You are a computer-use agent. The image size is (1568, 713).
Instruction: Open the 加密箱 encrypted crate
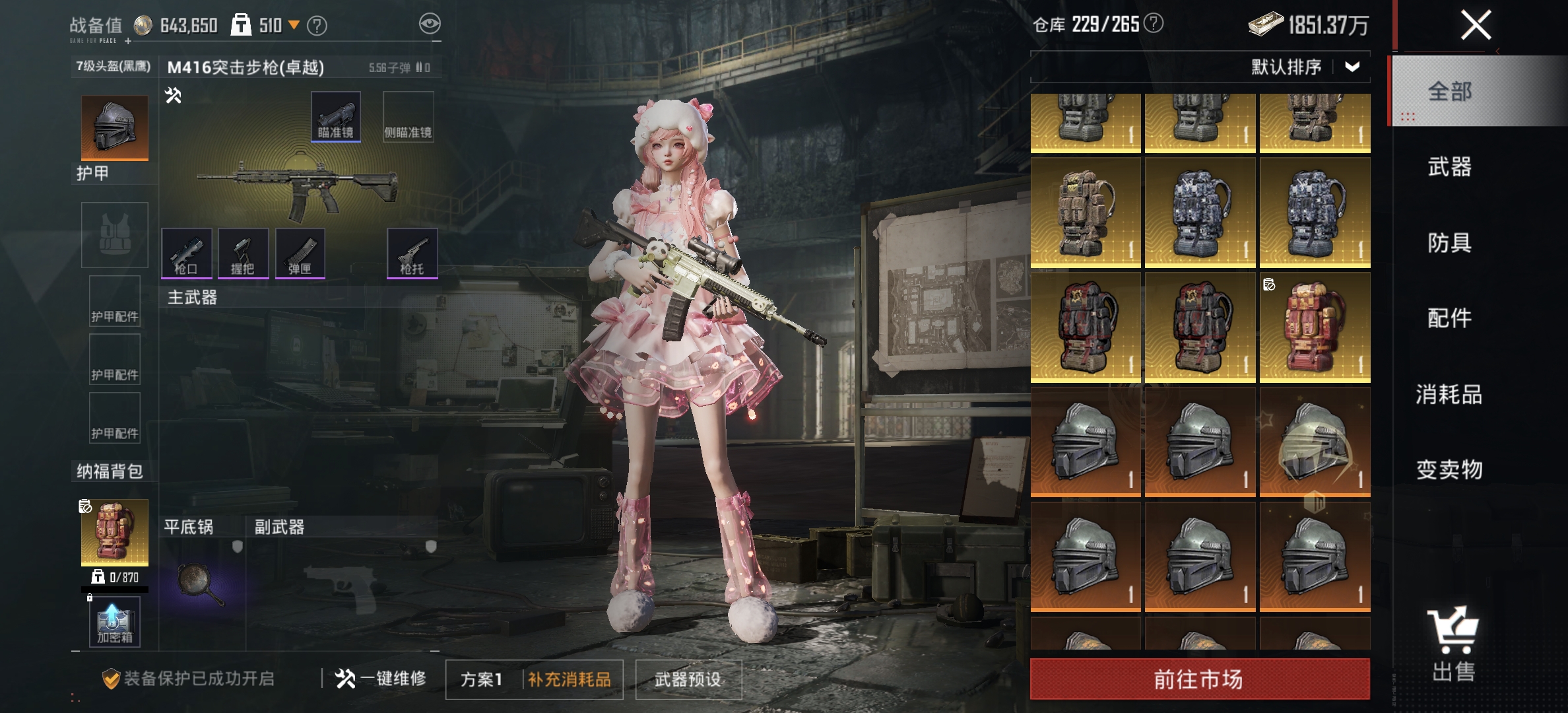pos(114,621)
